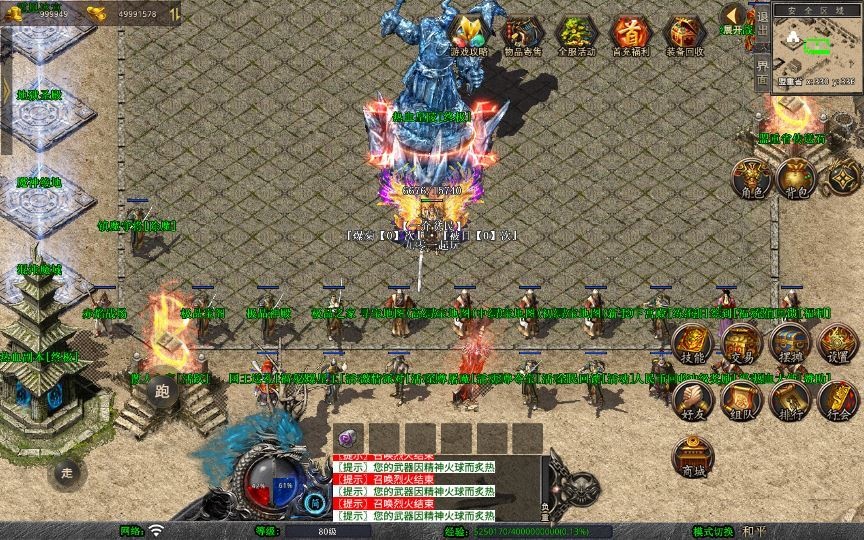
Task: Open the 物品寄售 consignment shop
Action: point(522,34)
